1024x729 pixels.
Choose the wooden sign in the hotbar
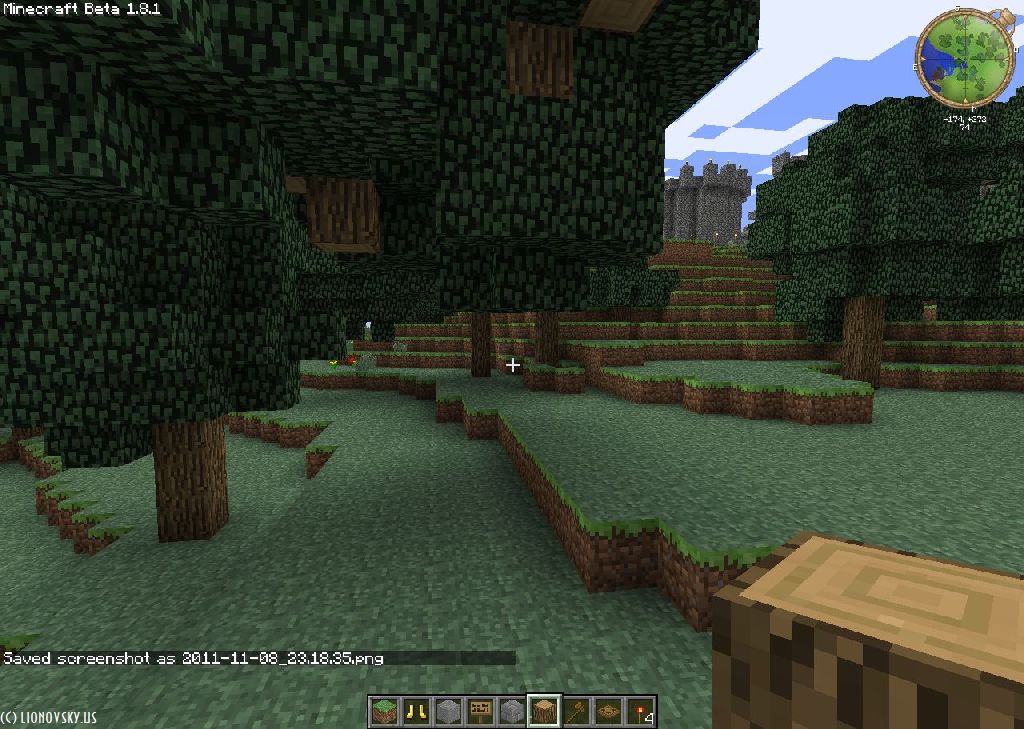480,712
